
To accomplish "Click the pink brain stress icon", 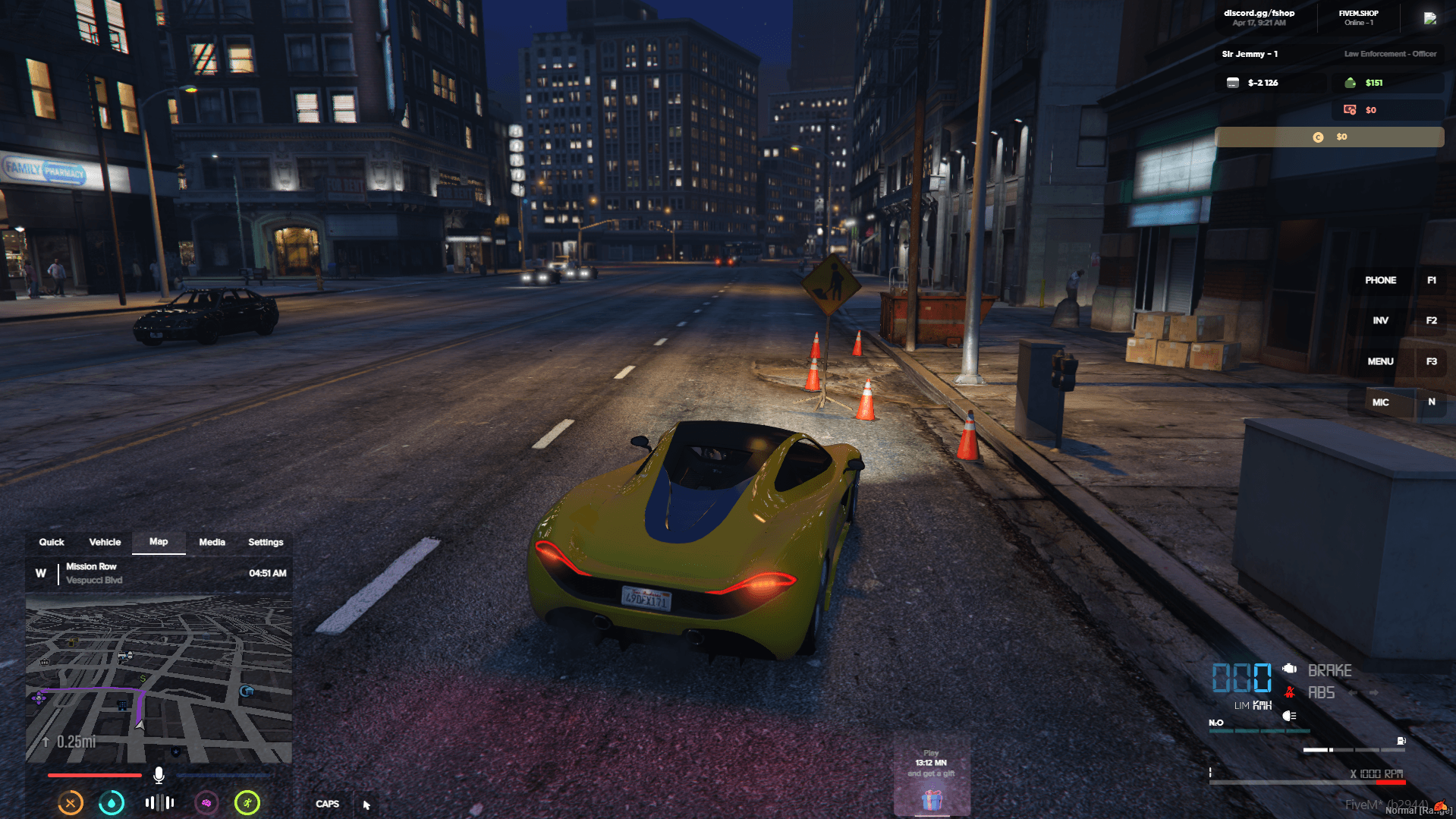I will (207, 802).
